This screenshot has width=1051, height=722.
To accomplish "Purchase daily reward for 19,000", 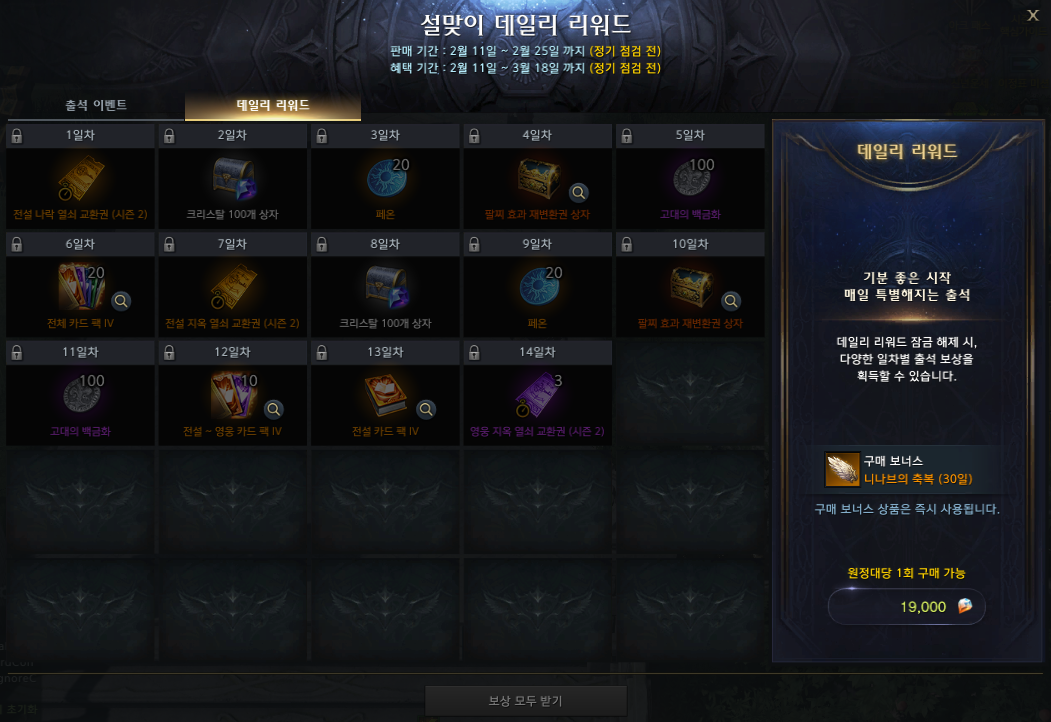I will coord(906,606).
